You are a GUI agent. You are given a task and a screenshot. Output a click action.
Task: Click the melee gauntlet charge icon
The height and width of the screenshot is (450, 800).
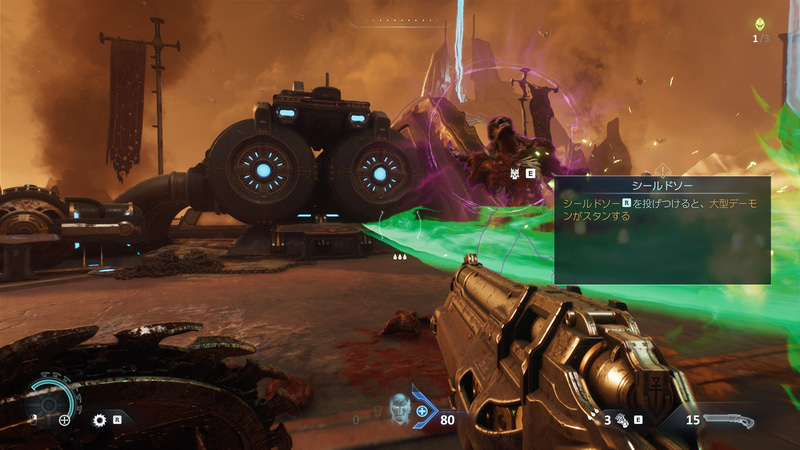point(621,421)
